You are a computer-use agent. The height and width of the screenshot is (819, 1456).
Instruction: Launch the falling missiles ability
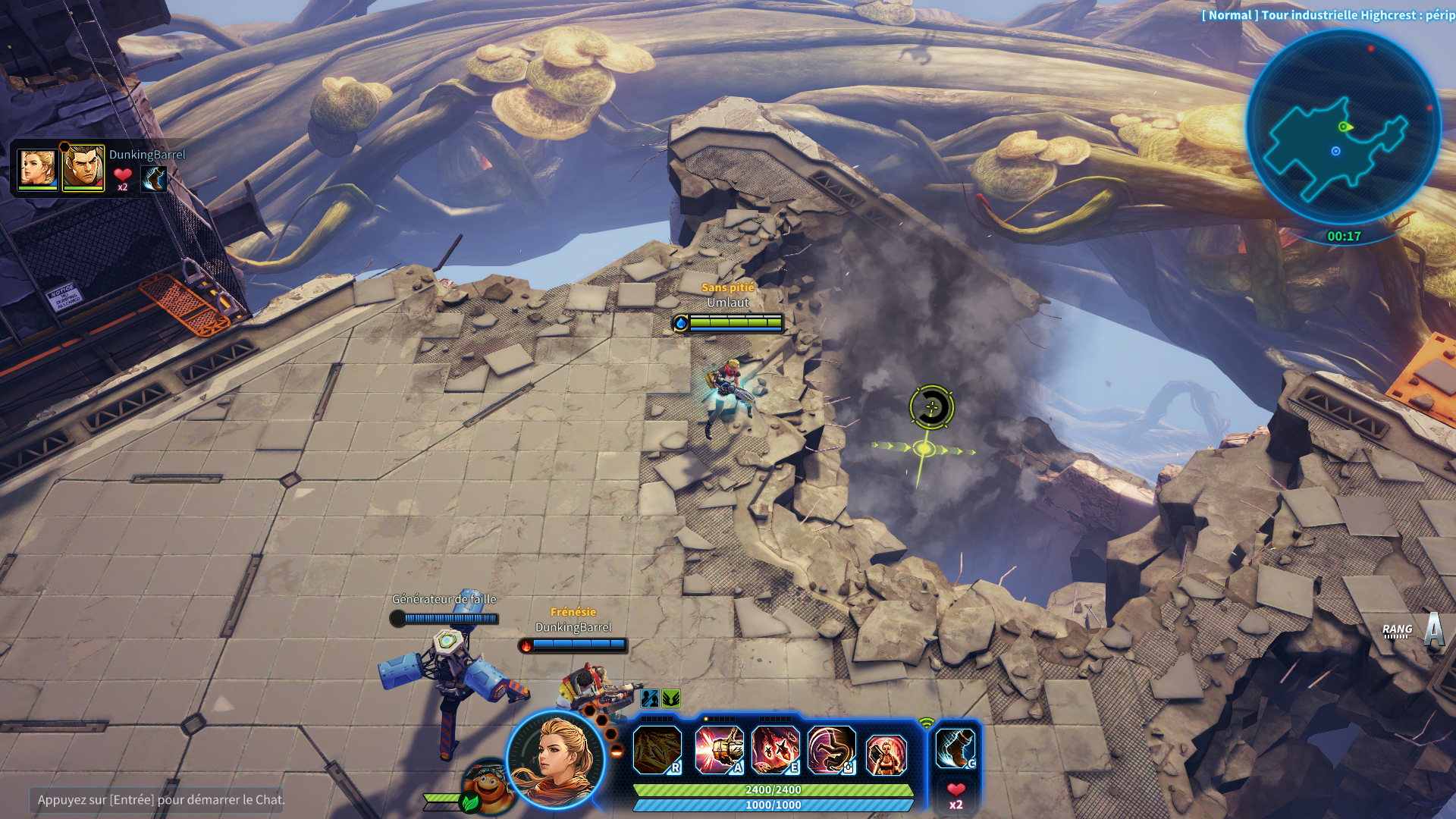(x=775, y=750)
